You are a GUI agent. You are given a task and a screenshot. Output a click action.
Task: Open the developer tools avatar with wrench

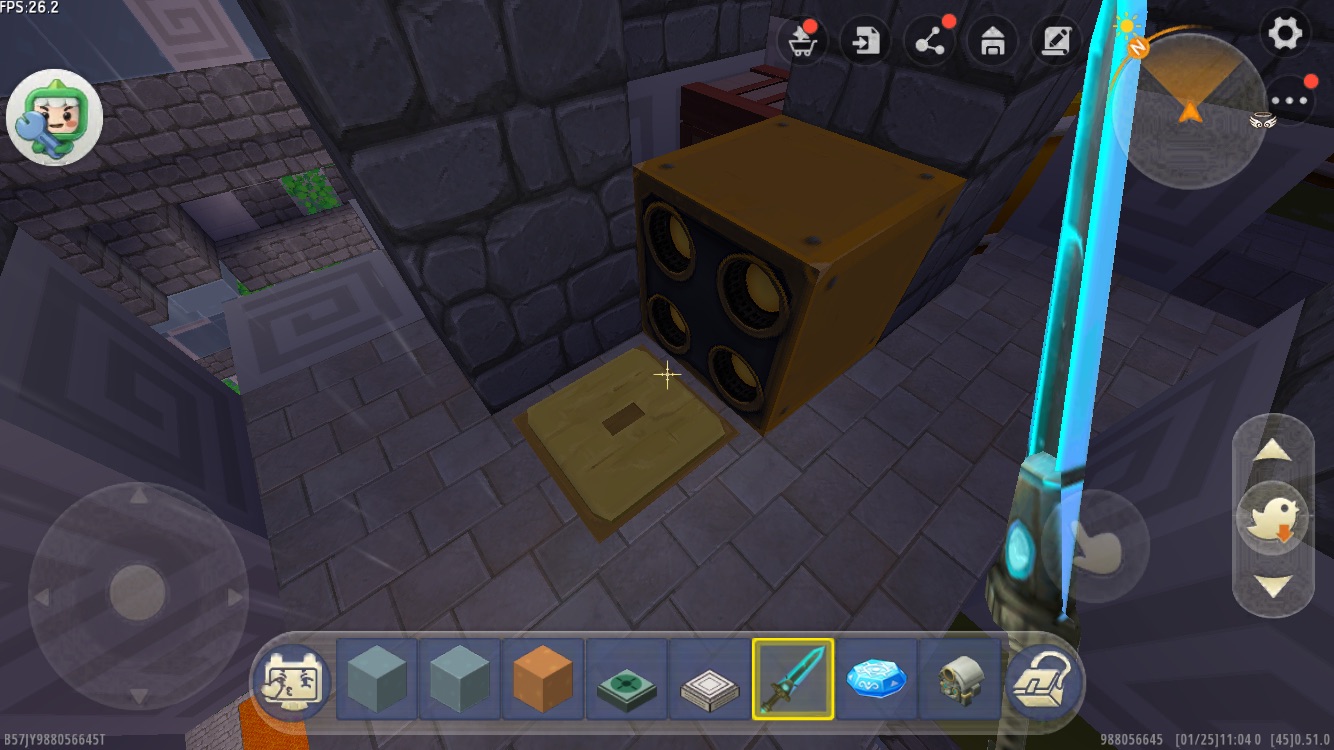tap(54, 118)
